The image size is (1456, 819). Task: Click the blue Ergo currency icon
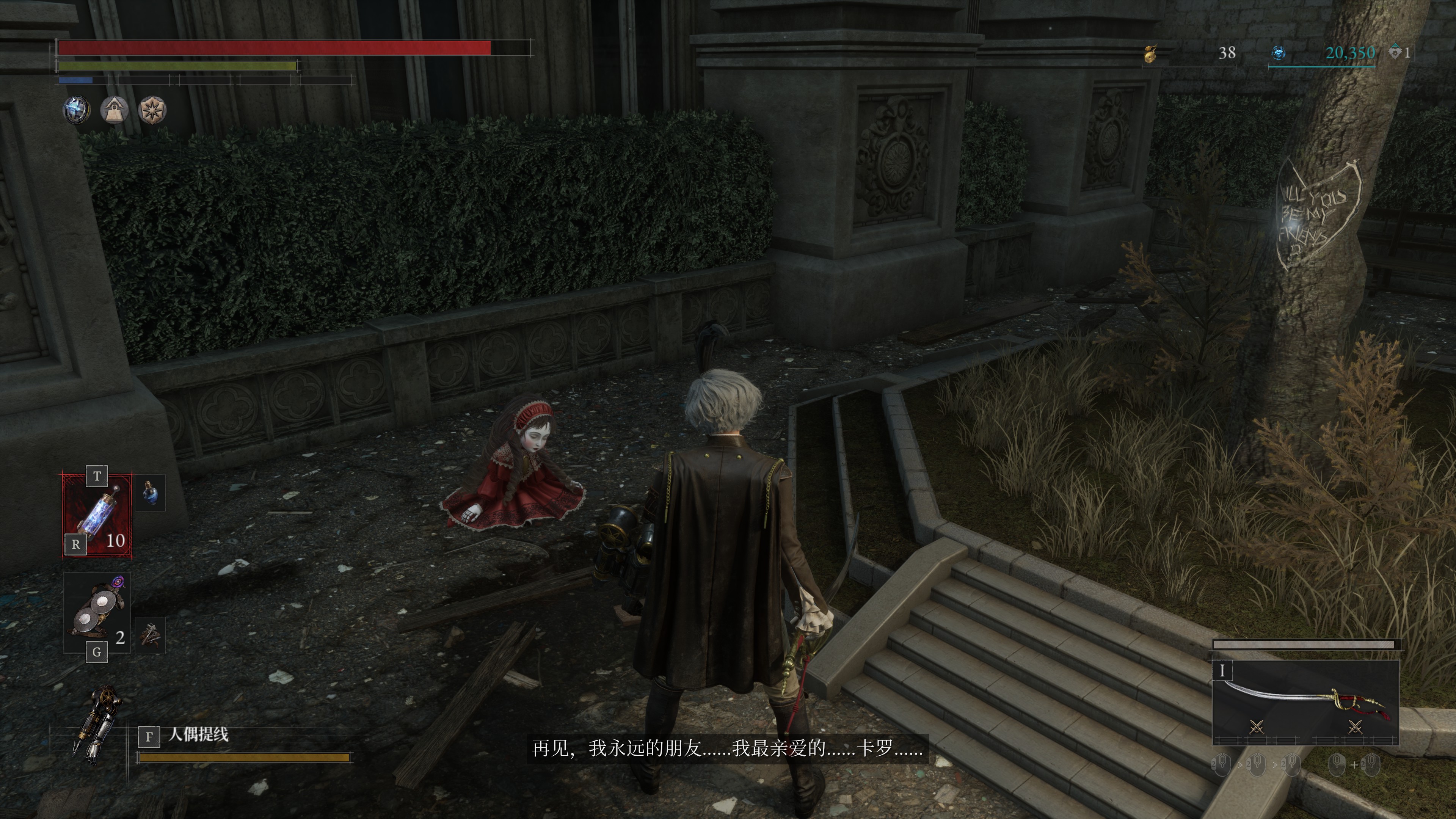click(1278, 53)
